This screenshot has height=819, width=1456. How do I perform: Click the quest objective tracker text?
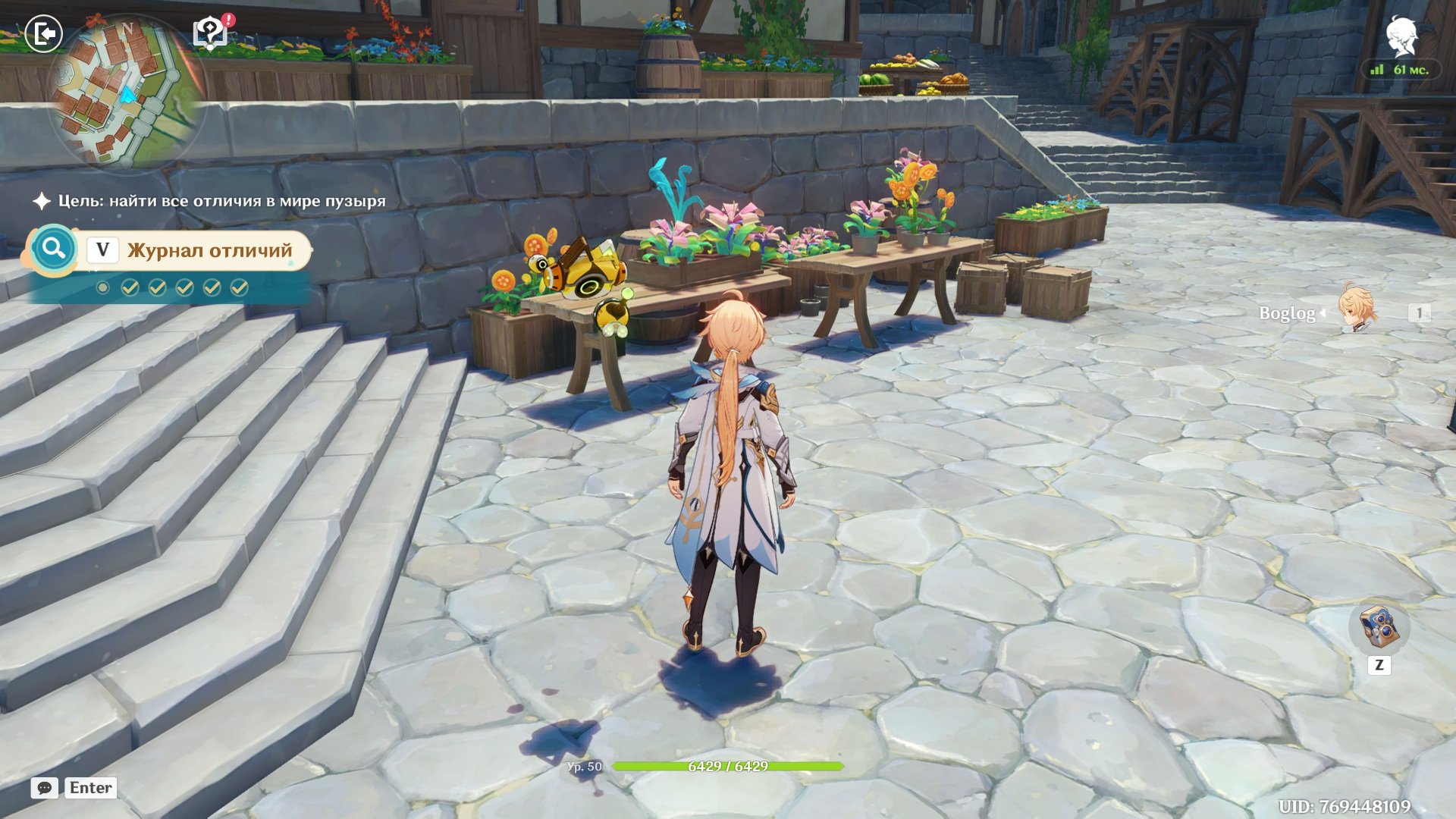[221, 201]
